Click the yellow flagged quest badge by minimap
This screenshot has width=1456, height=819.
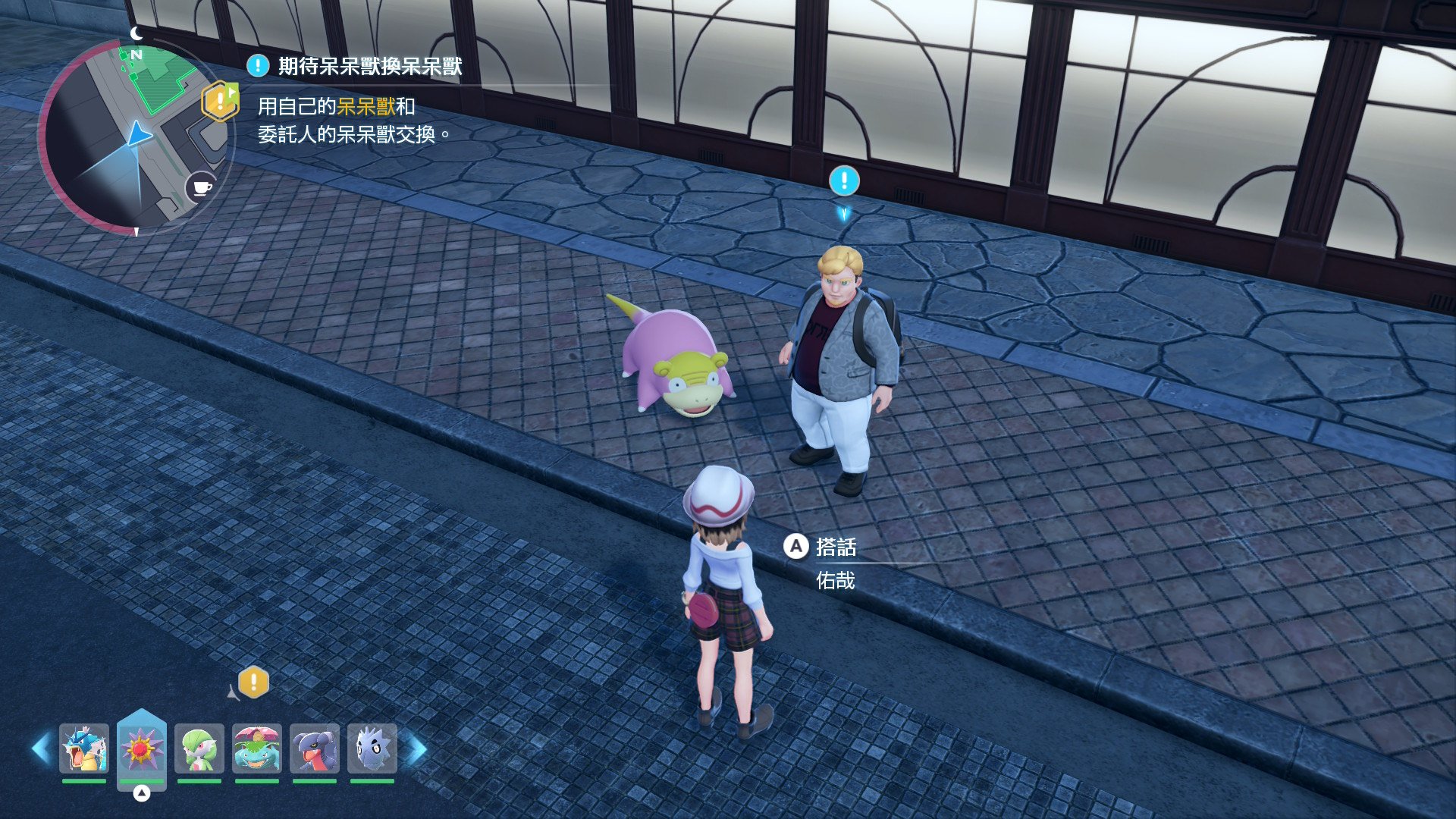(220, 101)
